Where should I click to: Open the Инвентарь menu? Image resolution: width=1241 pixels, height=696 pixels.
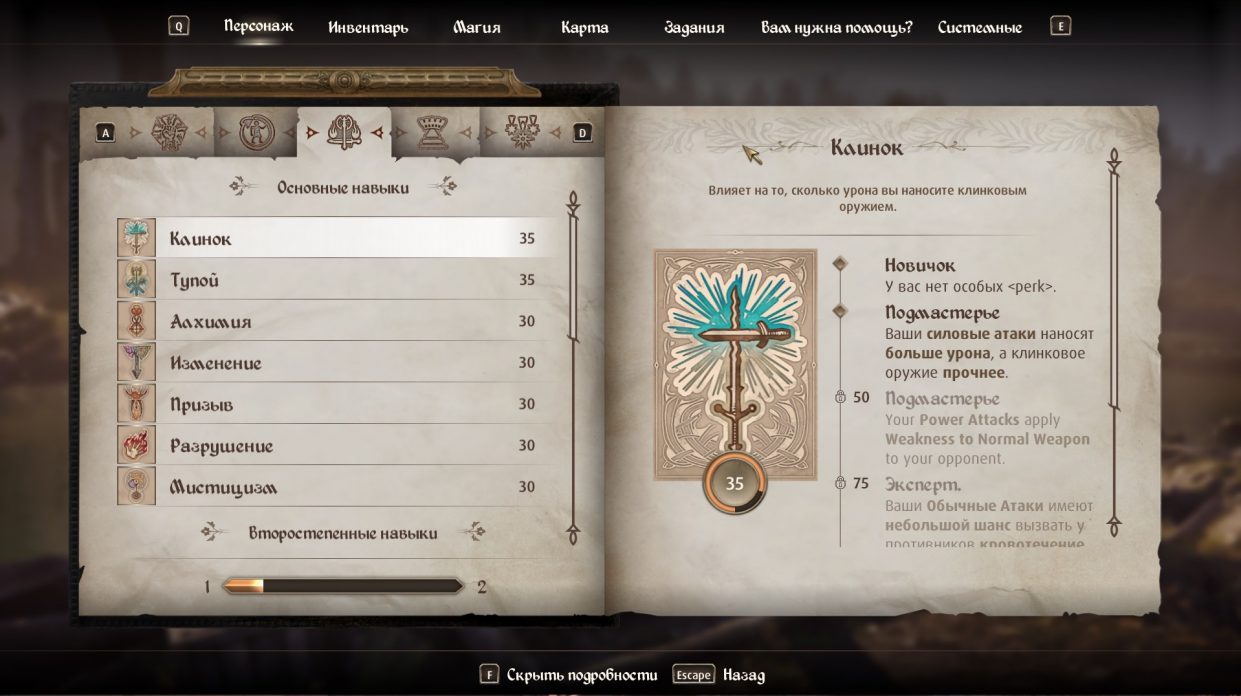[368, 27]
